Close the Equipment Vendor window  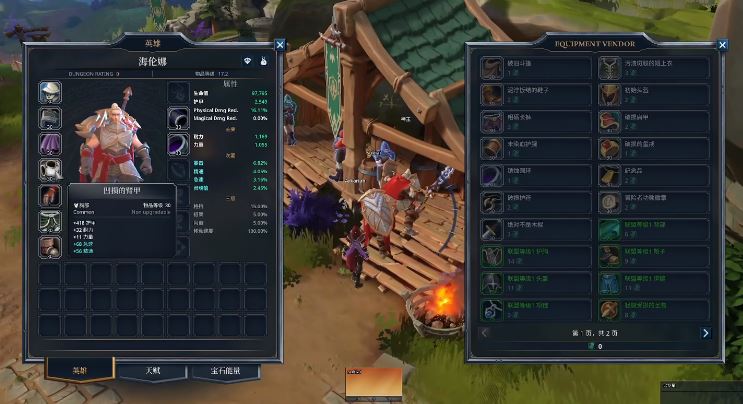(x=716, y=44)
